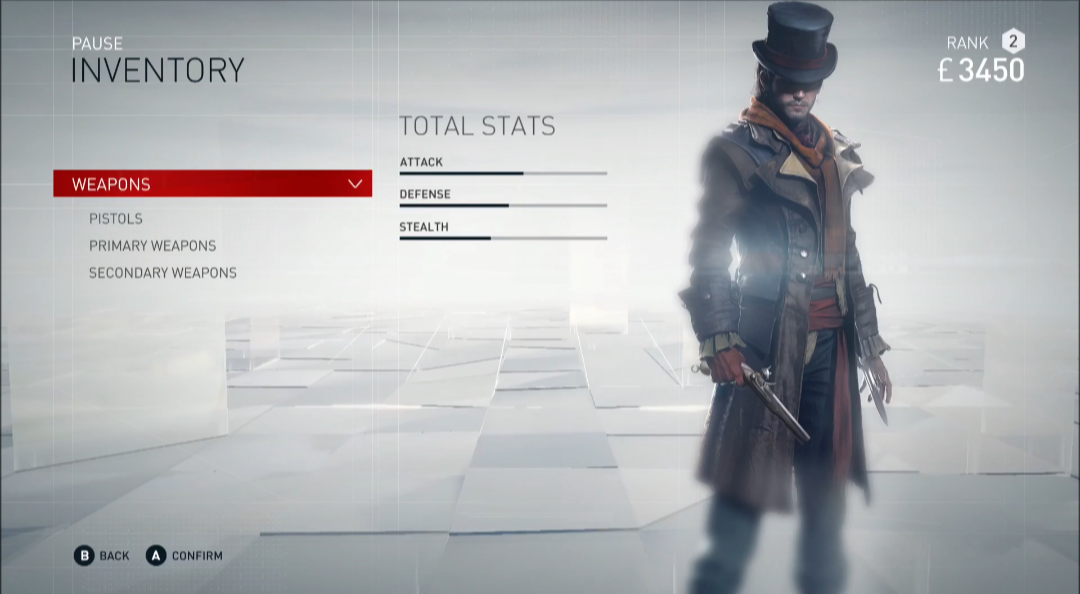Choose Secondary Weapons entry
This screenshot has width=1080, height=594.
163,273
